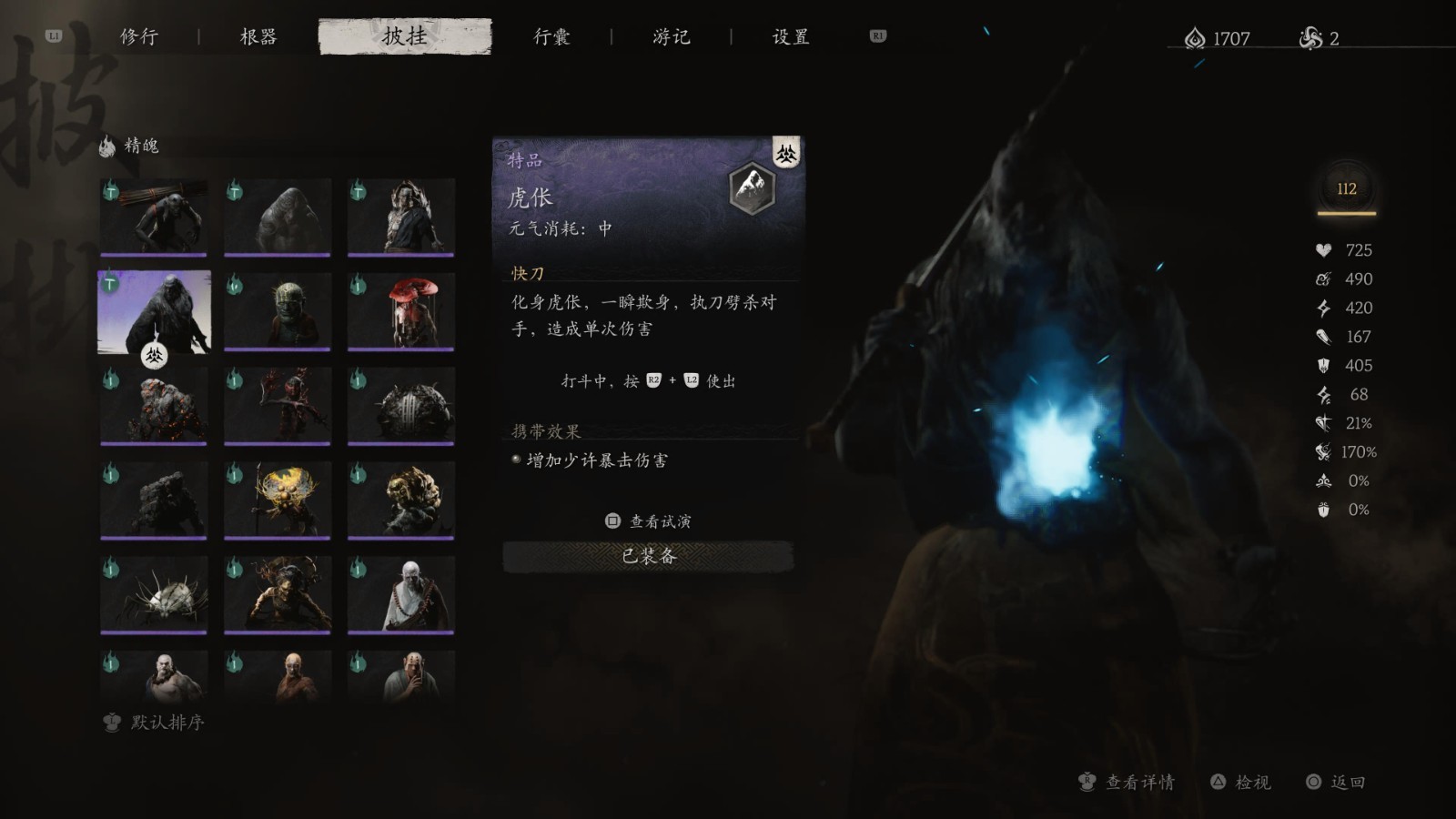Viewport: 1456px width, 819px height.
Task: Select the mana stat icon showing 490
Action: 1323,278
